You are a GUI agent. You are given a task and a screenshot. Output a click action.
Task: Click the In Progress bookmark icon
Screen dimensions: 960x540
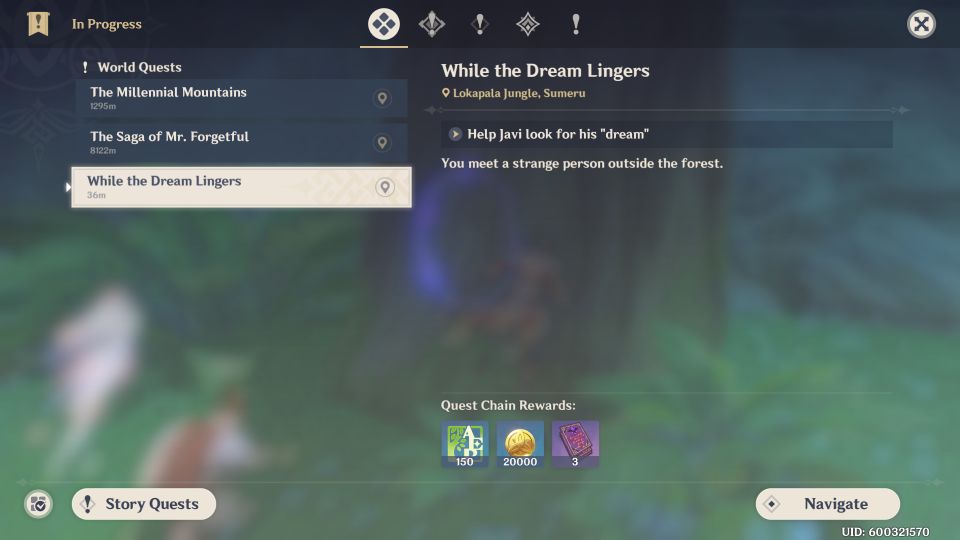[38, 24]
